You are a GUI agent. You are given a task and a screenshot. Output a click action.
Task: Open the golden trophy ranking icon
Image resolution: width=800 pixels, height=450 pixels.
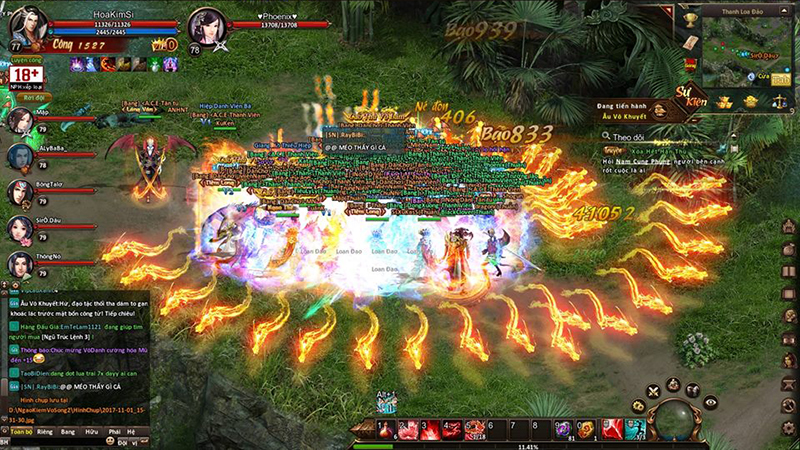click(691, 19)
